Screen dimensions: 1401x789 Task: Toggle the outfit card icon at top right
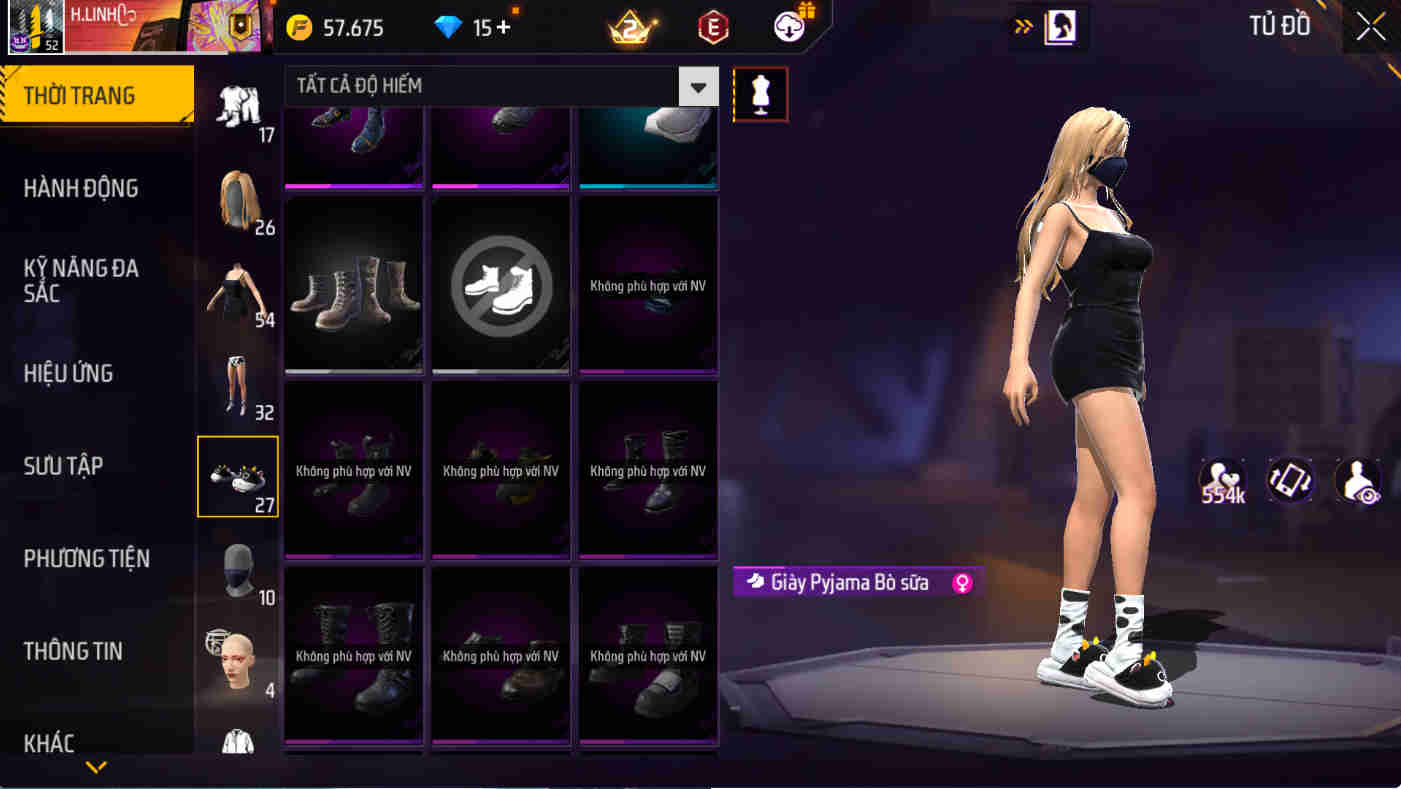(1062, 28)
